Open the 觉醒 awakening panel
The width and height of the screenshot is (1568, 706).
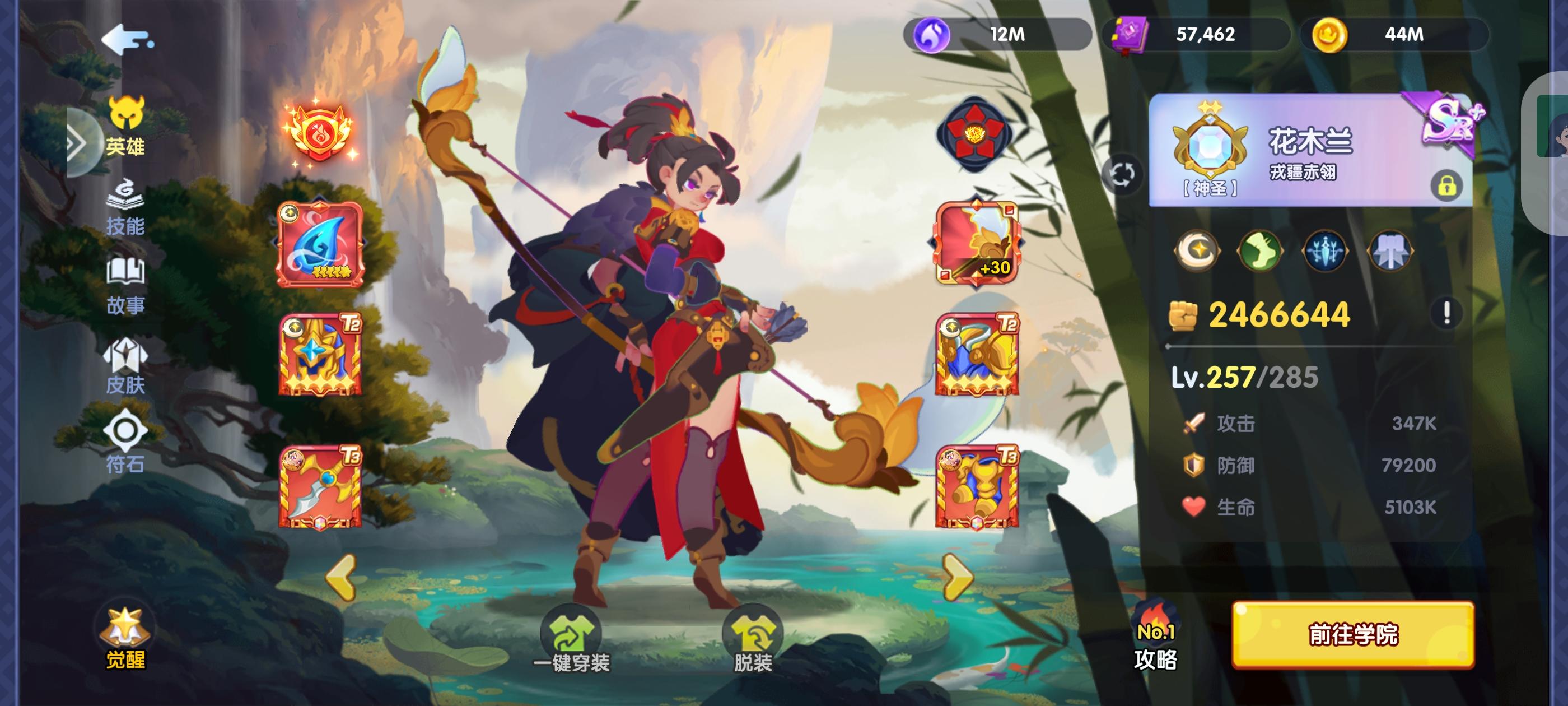click(125, 637)
